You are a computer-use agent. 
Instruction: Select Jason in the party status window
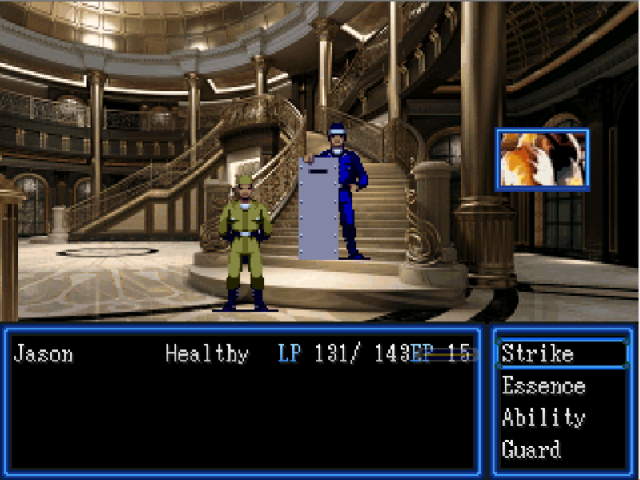(43, 354)
